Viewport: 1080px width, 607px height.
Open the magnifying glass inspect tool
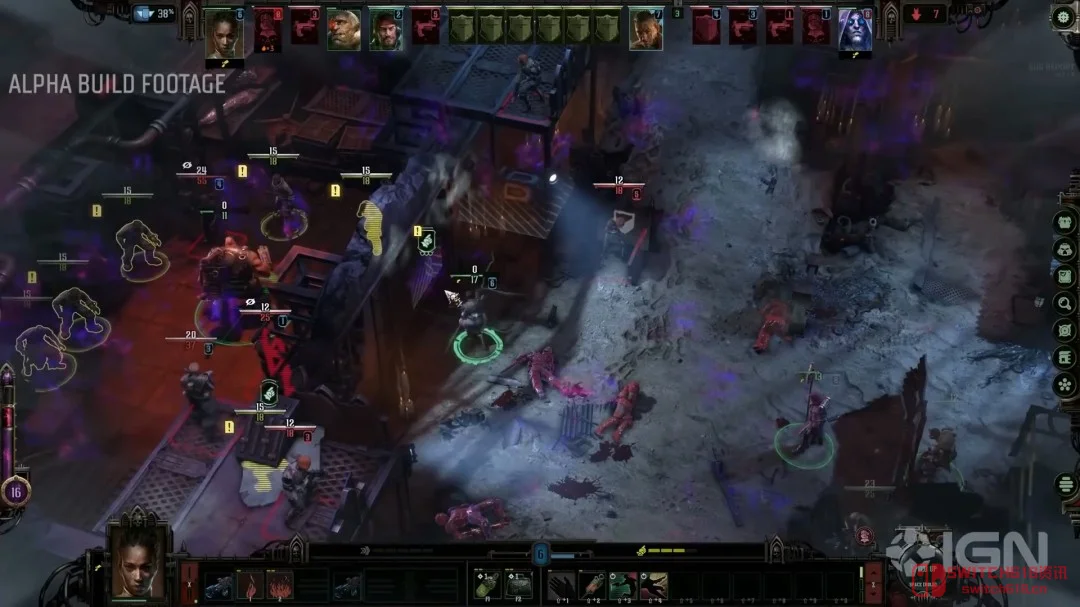[1065, 303]
